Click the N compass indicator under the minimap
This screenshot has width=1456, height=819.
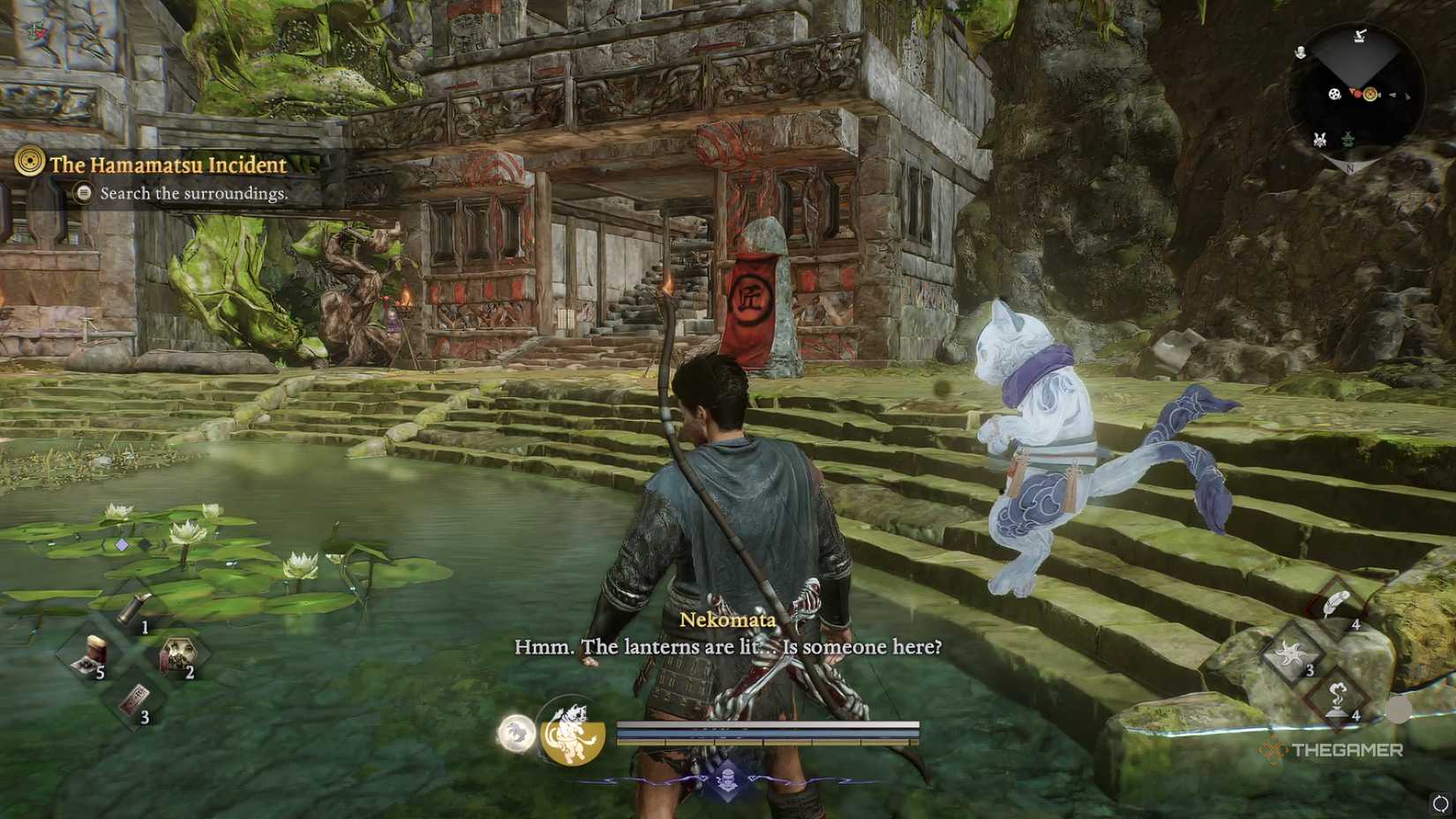pyautogui.click(x=1350, y=169)
